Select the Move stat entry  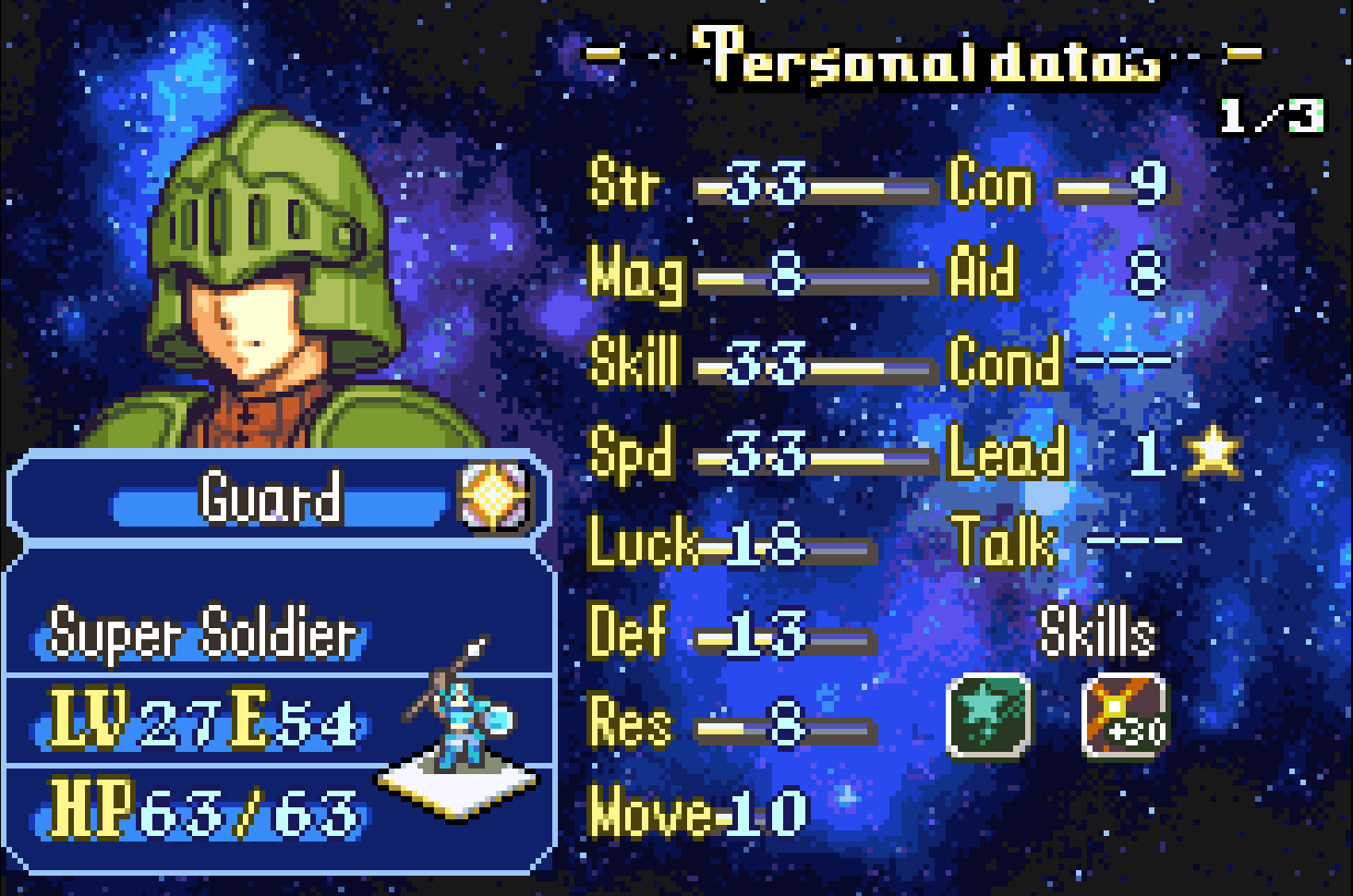697,813
